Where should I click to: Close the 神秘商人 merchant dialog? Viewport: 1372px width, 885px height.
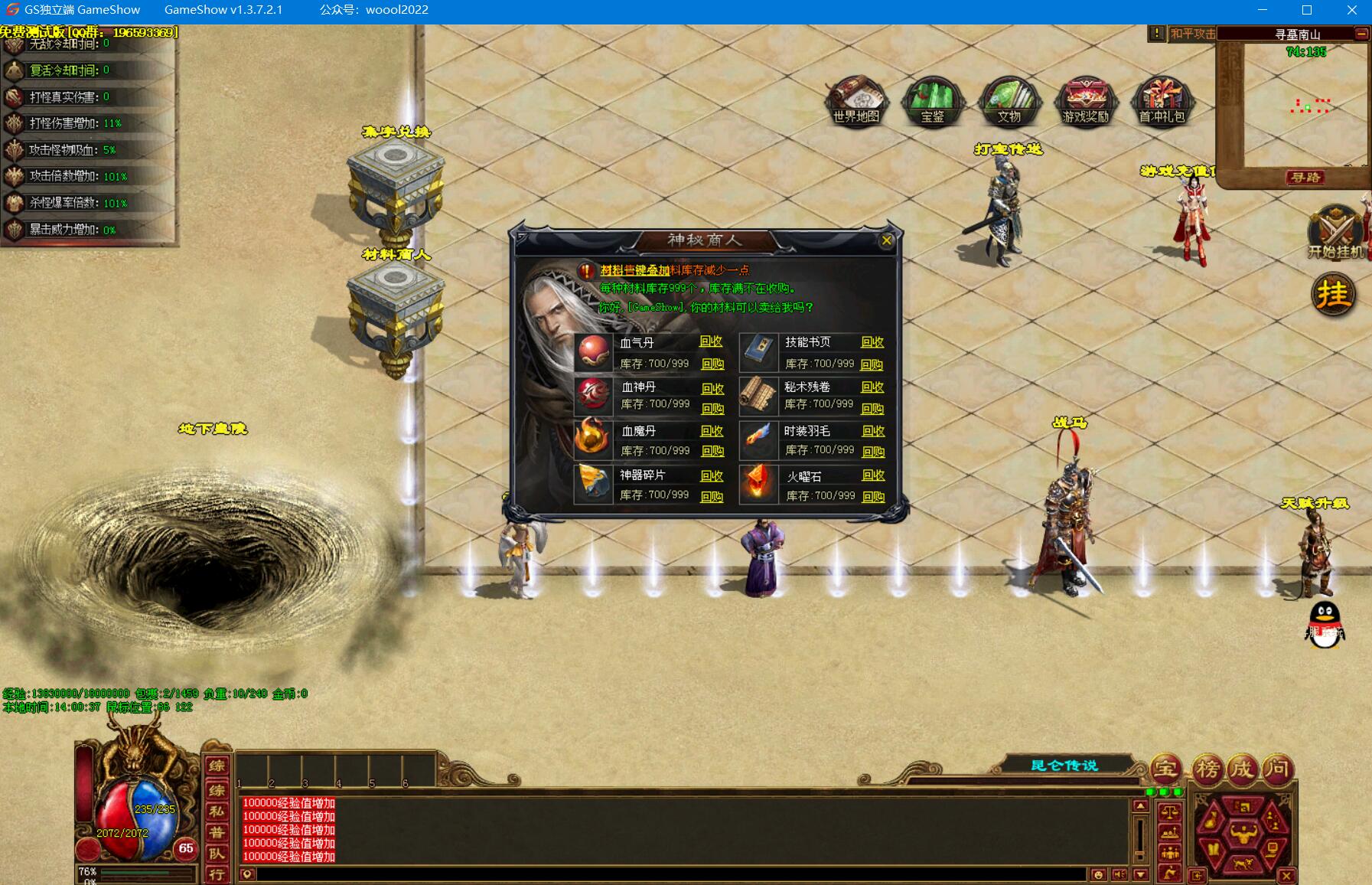coord(886,240)
